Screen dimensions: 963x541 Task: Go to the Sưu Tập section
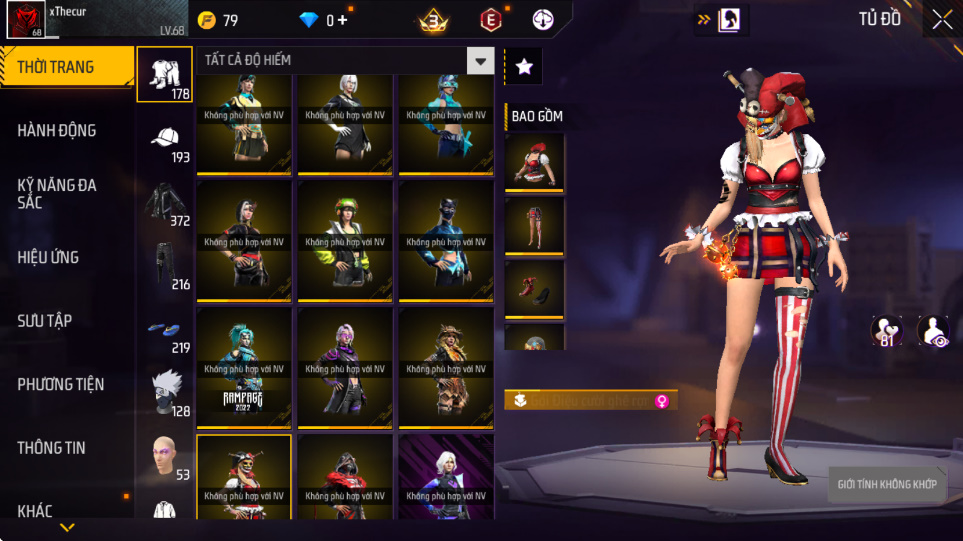[44, 320]
